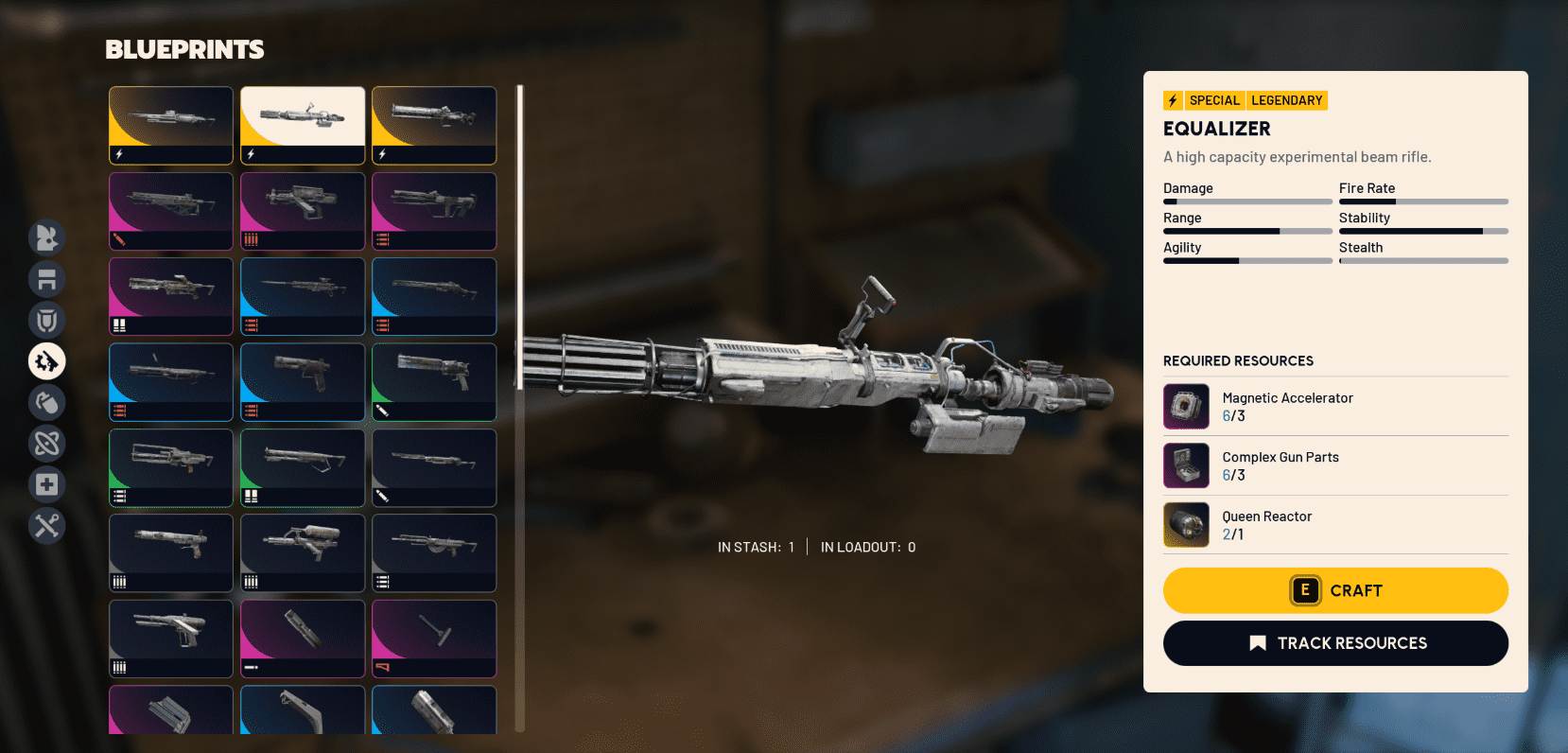The height and width of the screenshot is (753, 1568).
Task: Select the blueprints crafting gear icon
Action: pyautogui.click(x=47, y=361)
